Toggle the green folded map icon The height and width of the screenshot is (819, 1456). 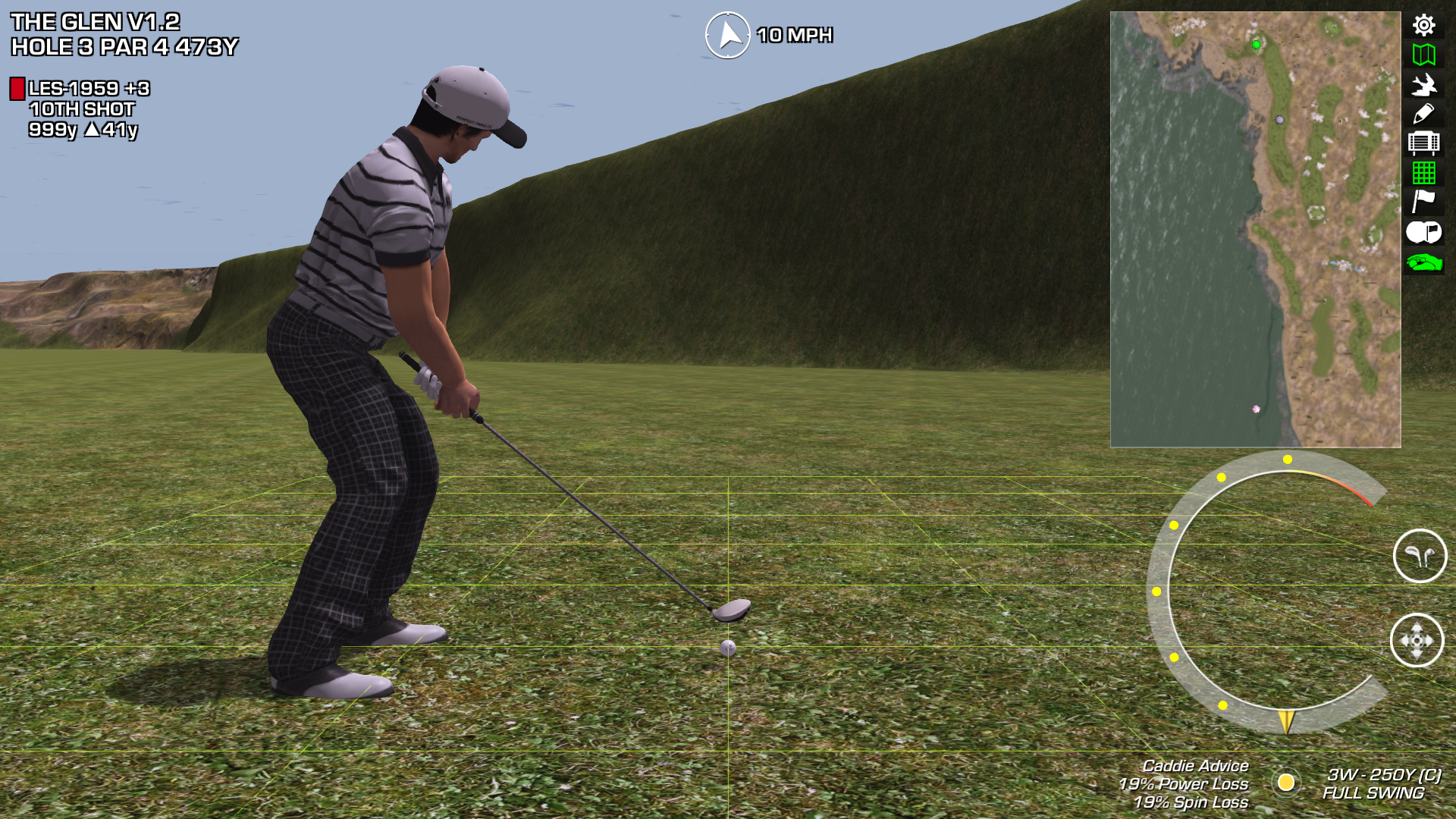pyautogui.click(x=1423, y=55)
